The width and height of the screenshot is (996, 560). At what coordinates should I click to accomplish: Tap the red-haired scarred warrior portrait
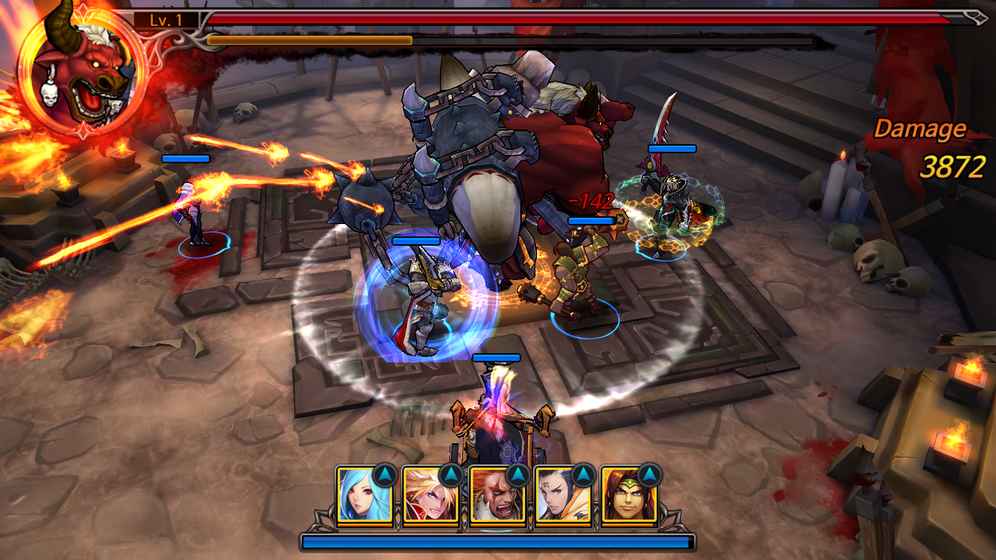(497, 495)
